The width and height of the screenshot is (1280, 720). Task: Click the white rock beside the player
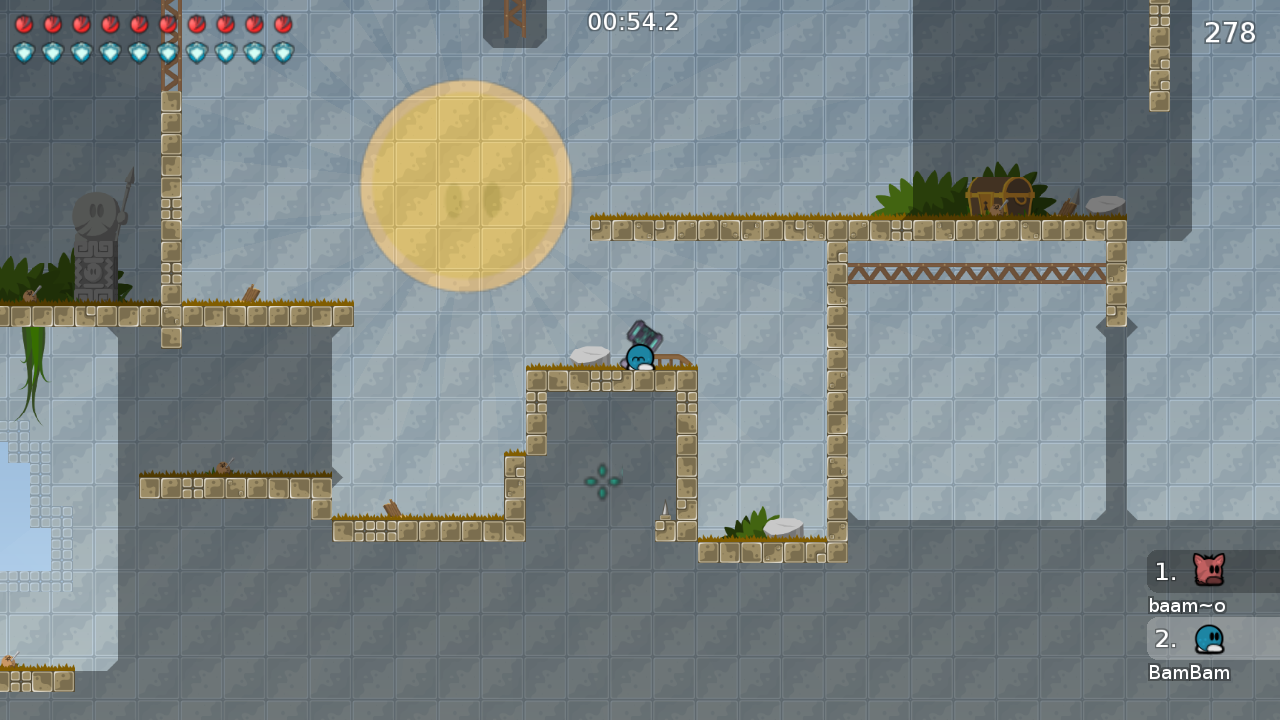[592, 353]
